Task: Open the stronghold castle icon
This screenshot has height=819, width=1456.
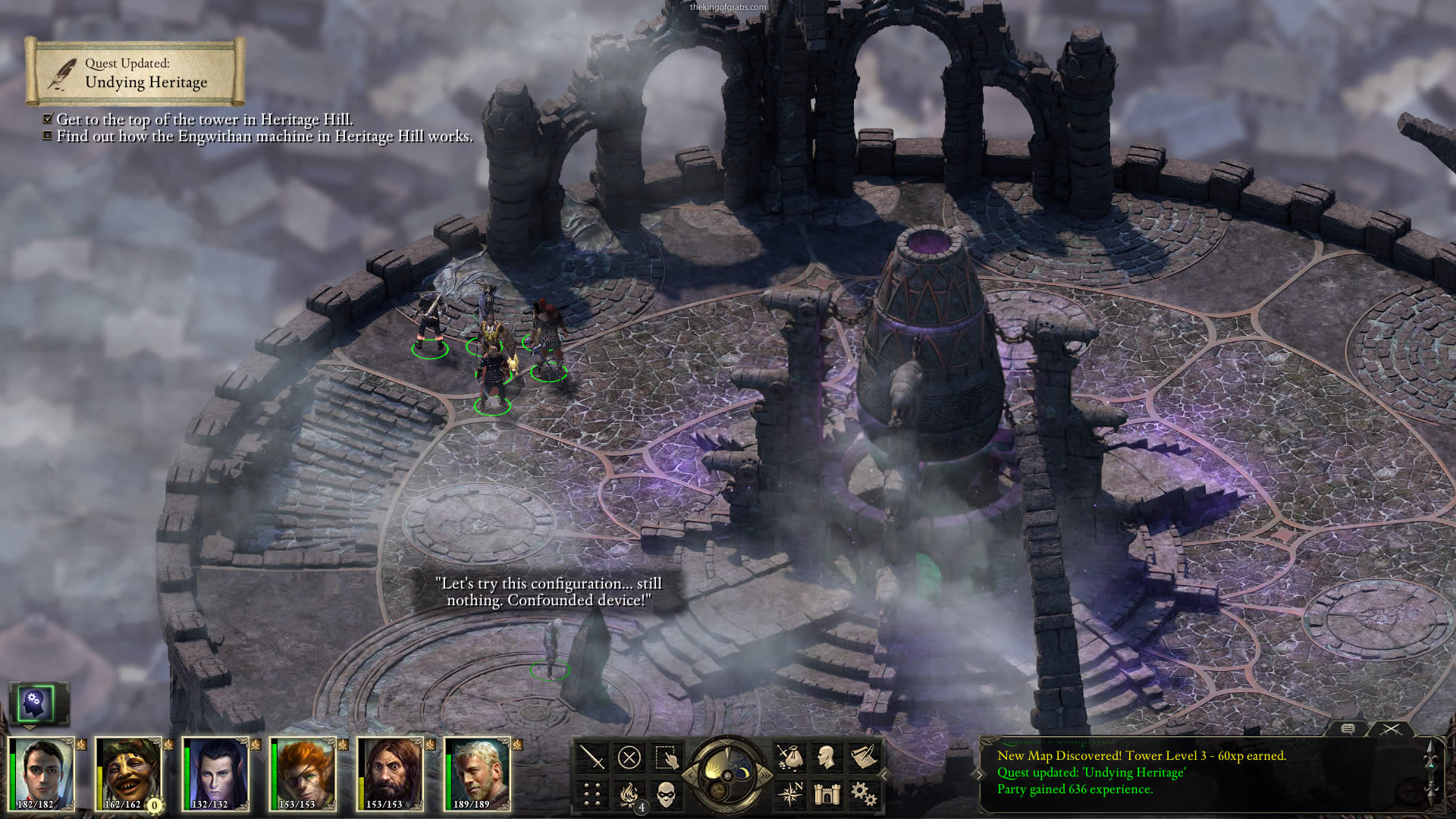Action: [x=826, y=794]
